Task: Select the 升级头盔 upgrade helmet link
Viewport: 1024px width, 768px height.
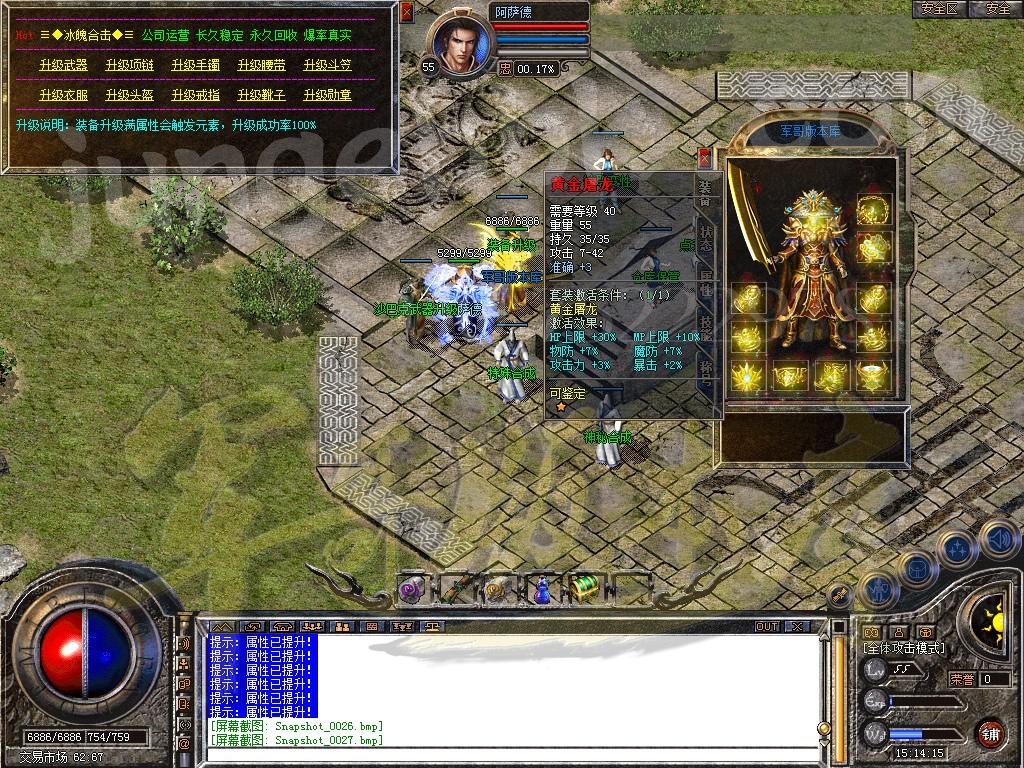Action: point(129,95)
